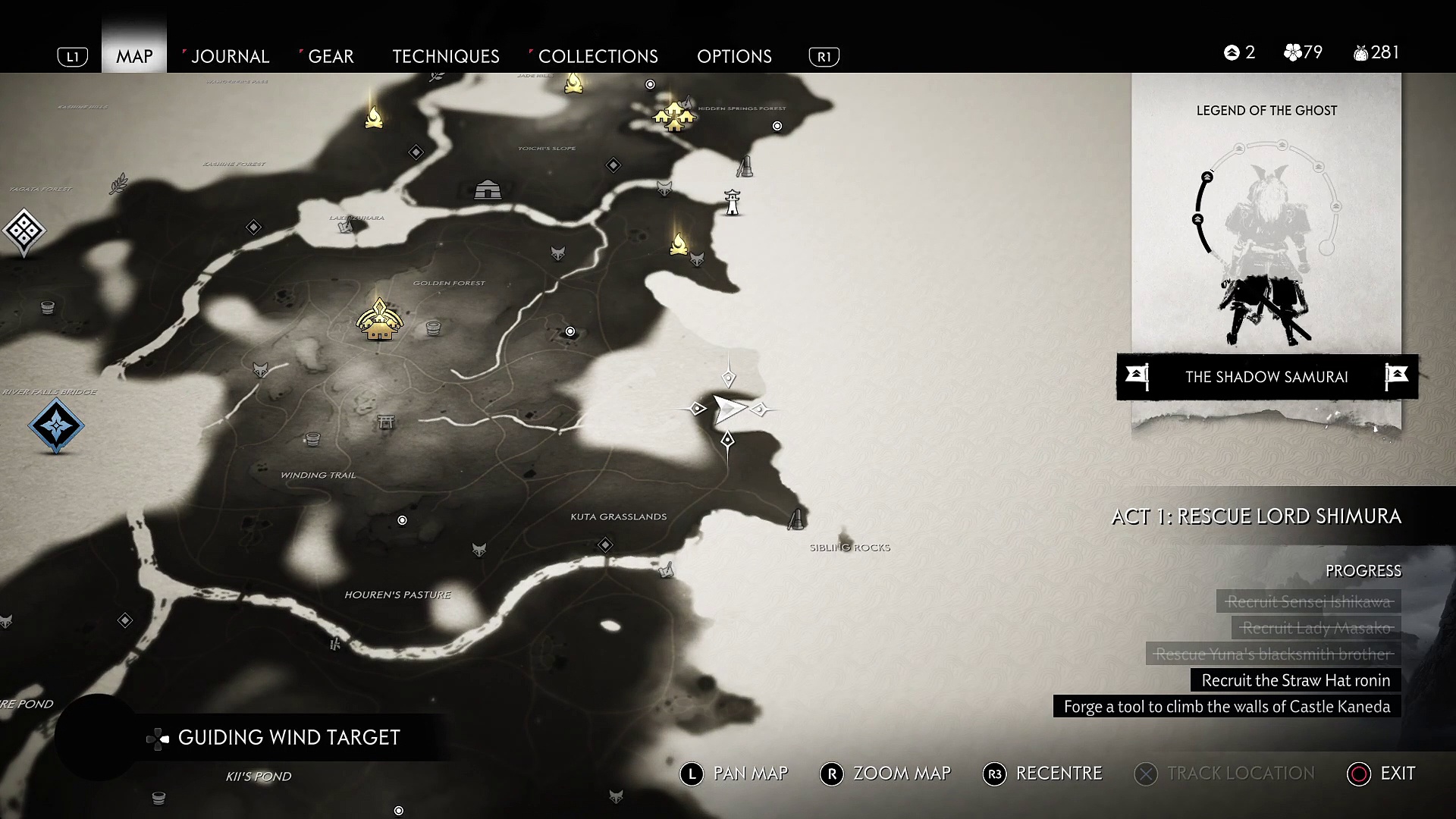Select the blue diamond quest marker

coord(56,425)
